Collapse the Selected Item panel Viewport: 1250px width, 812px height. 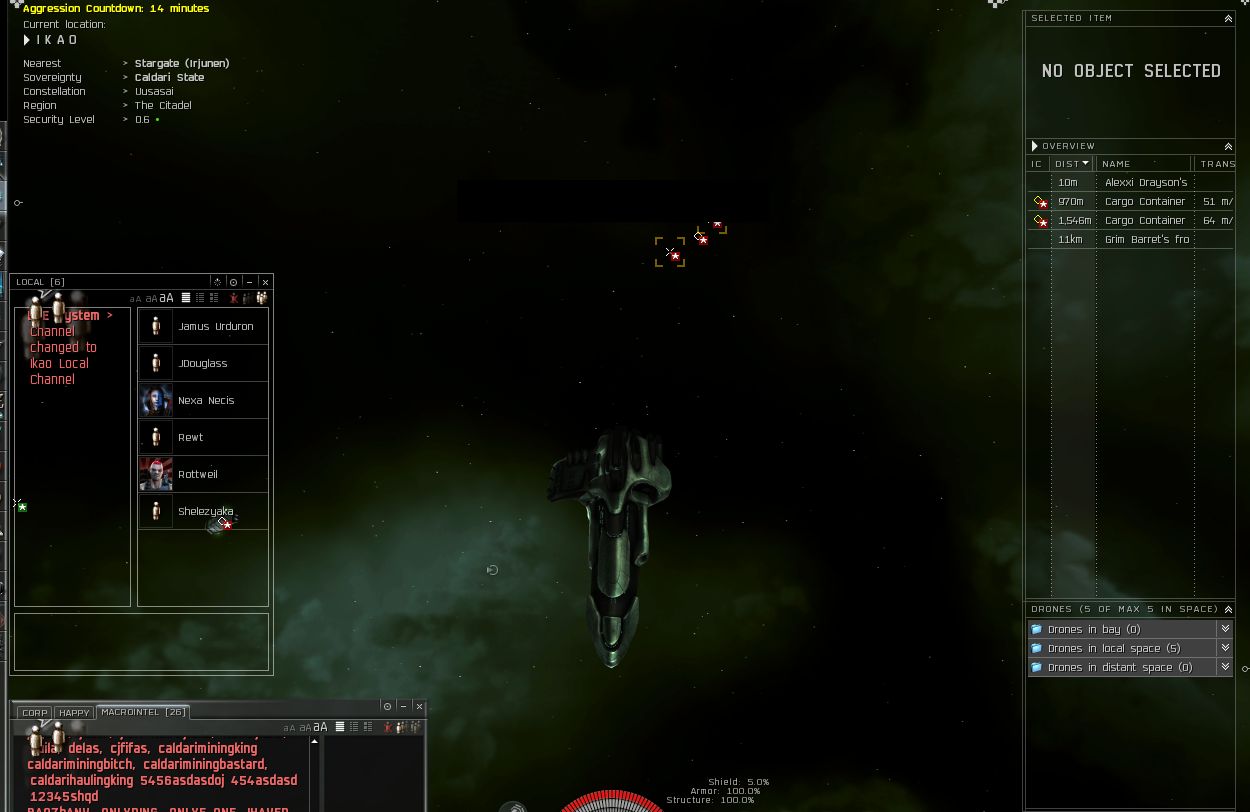coord(1228,18)
